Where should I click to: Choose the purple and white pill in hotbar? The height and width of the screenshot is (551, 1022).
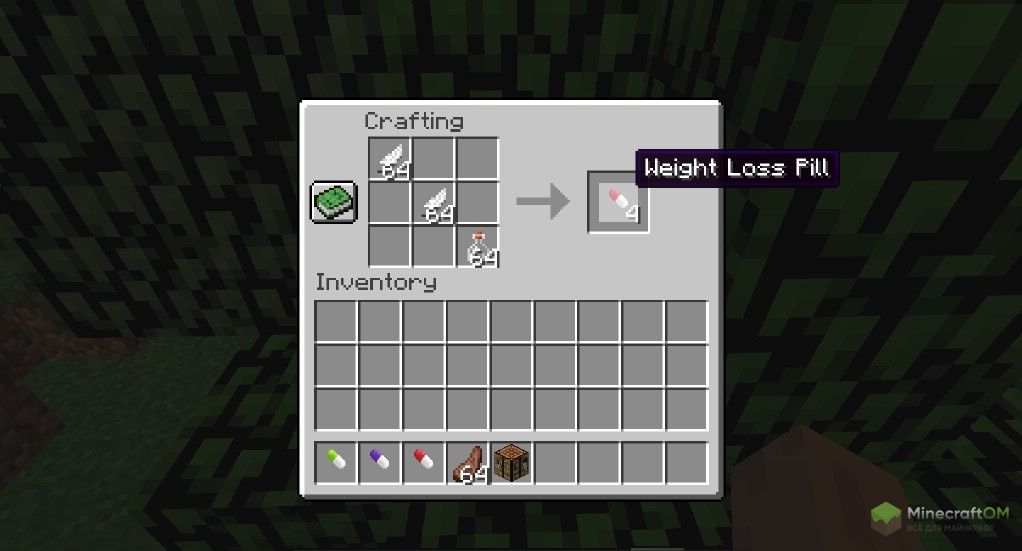(x=380, y=463)
